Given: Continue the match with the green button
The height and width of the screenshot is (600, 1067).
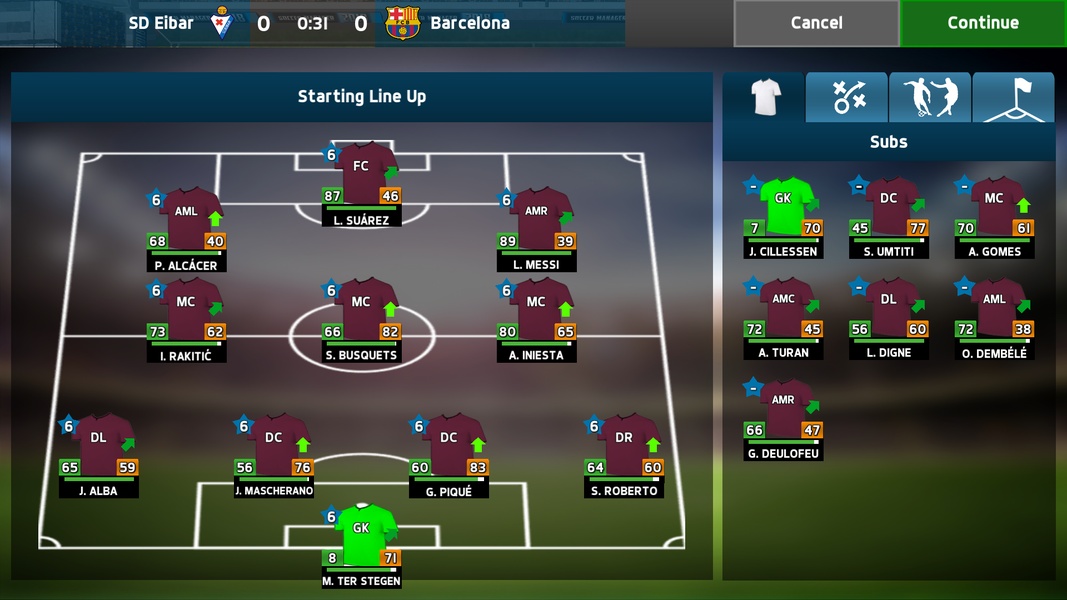Looking at the screenshot, I should tap(983, 23).
